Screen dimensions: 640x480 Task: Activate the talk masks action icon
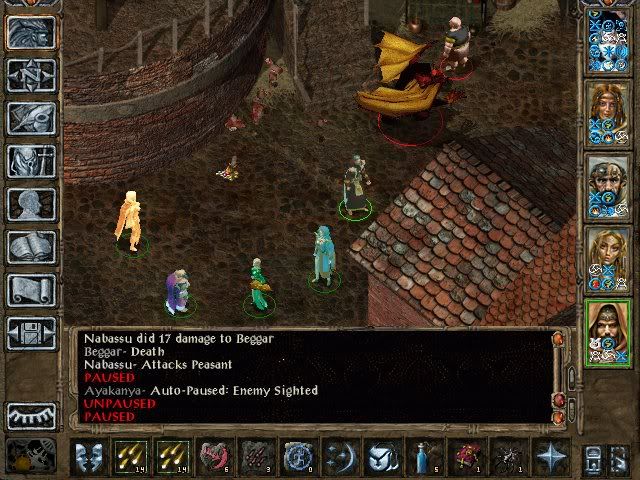pyautogui.click(x=89, y=456)
